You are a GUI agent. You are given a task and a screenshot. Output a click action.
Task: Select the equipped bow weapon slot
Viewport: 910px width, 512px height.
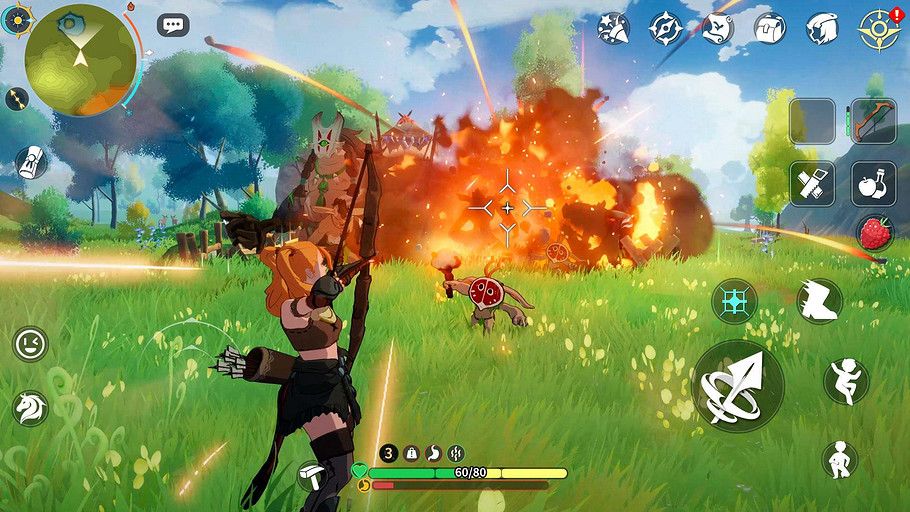[x=873, y=122]
